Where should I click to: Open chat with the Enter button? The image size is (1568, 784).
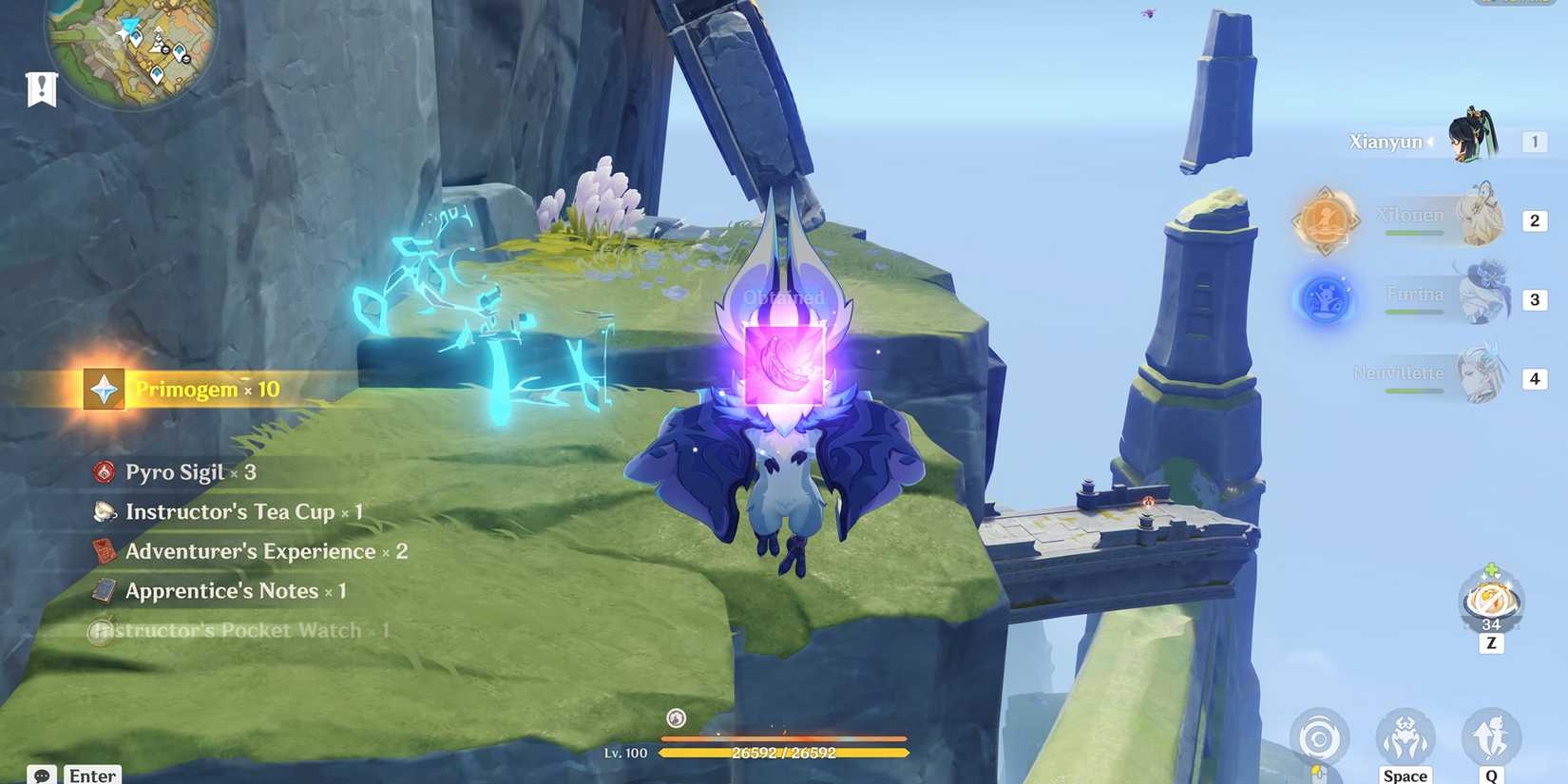(92, 774)
